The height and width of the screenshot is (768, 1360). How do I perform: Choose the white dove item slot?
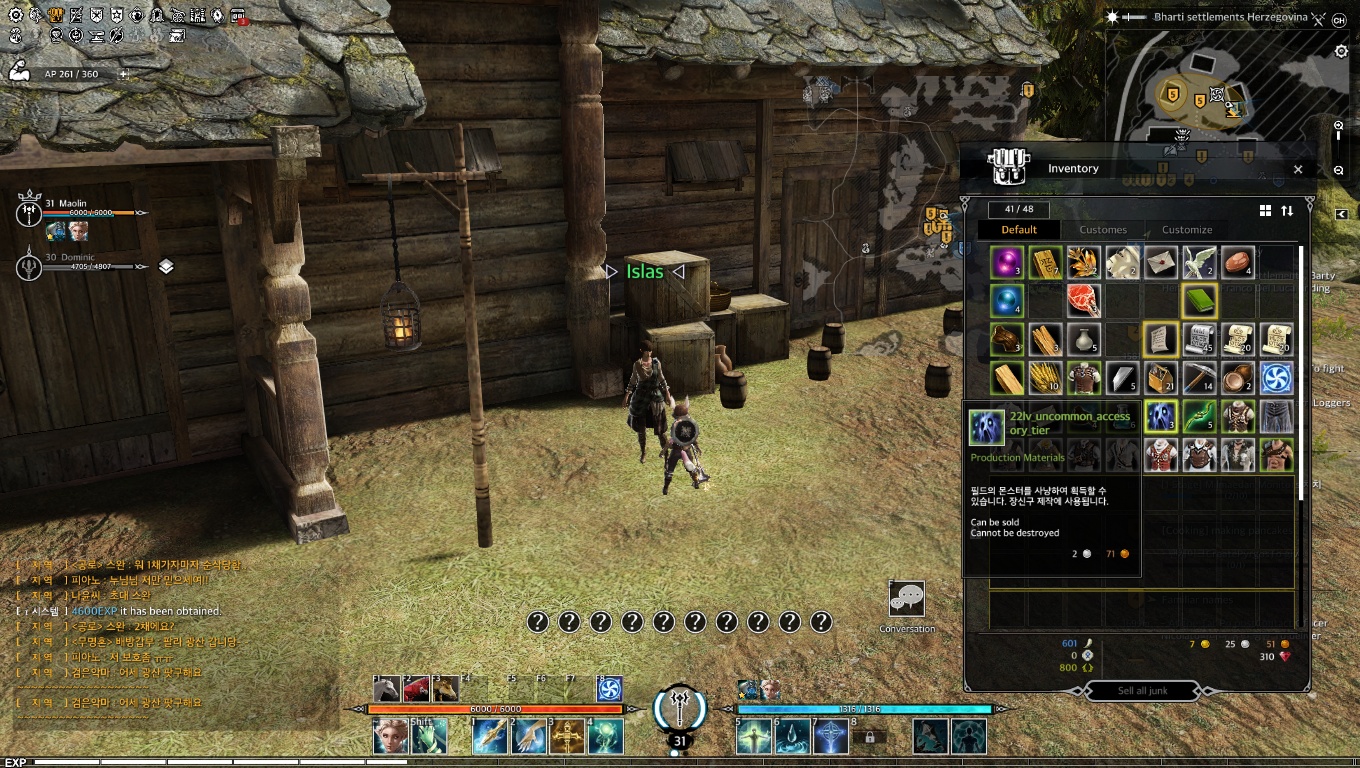(1199, 262)
